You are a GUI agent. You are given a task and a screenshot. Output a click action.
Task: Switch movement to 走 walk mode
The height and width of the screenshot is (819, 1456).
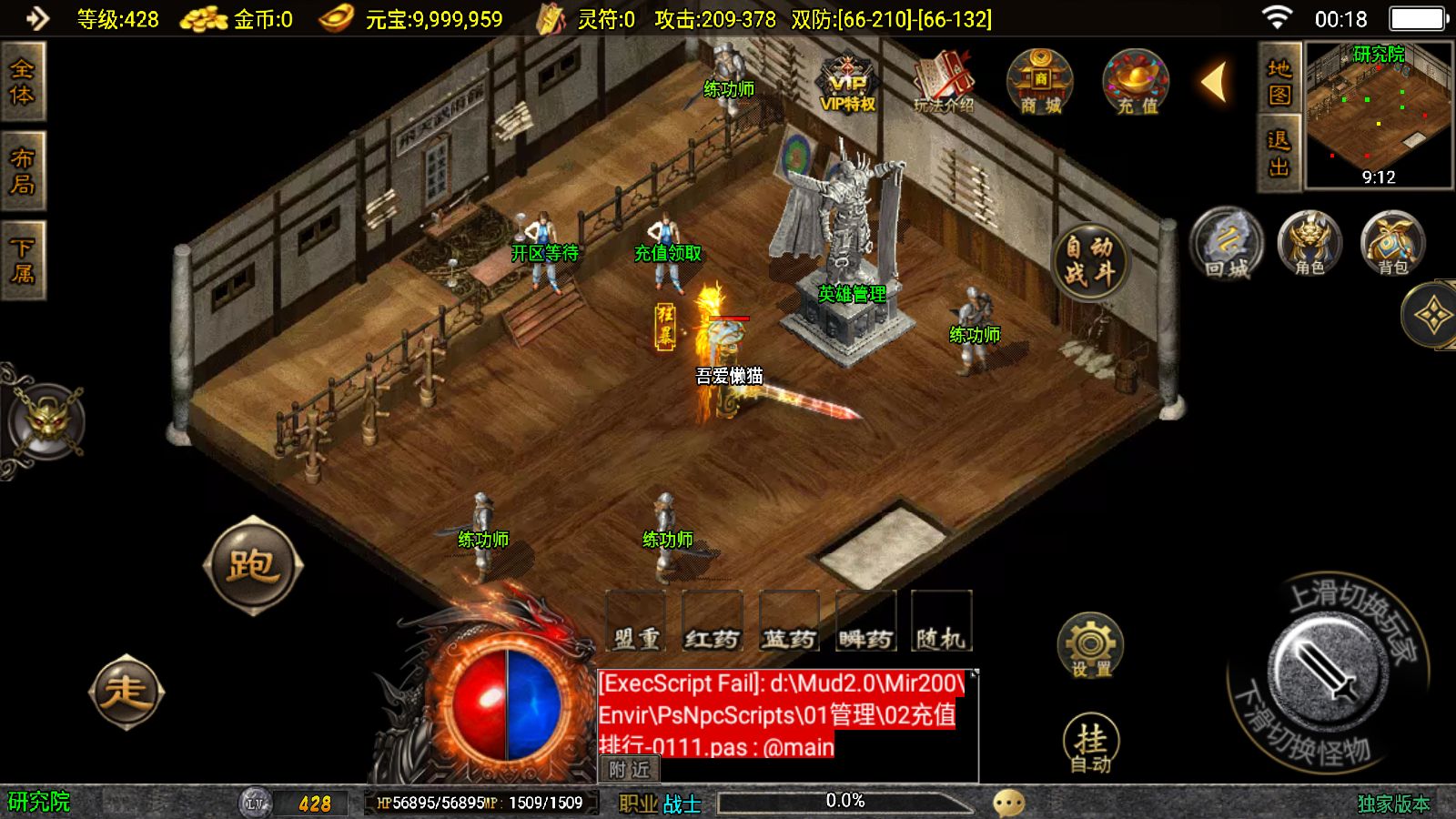(x=126, y=692)
